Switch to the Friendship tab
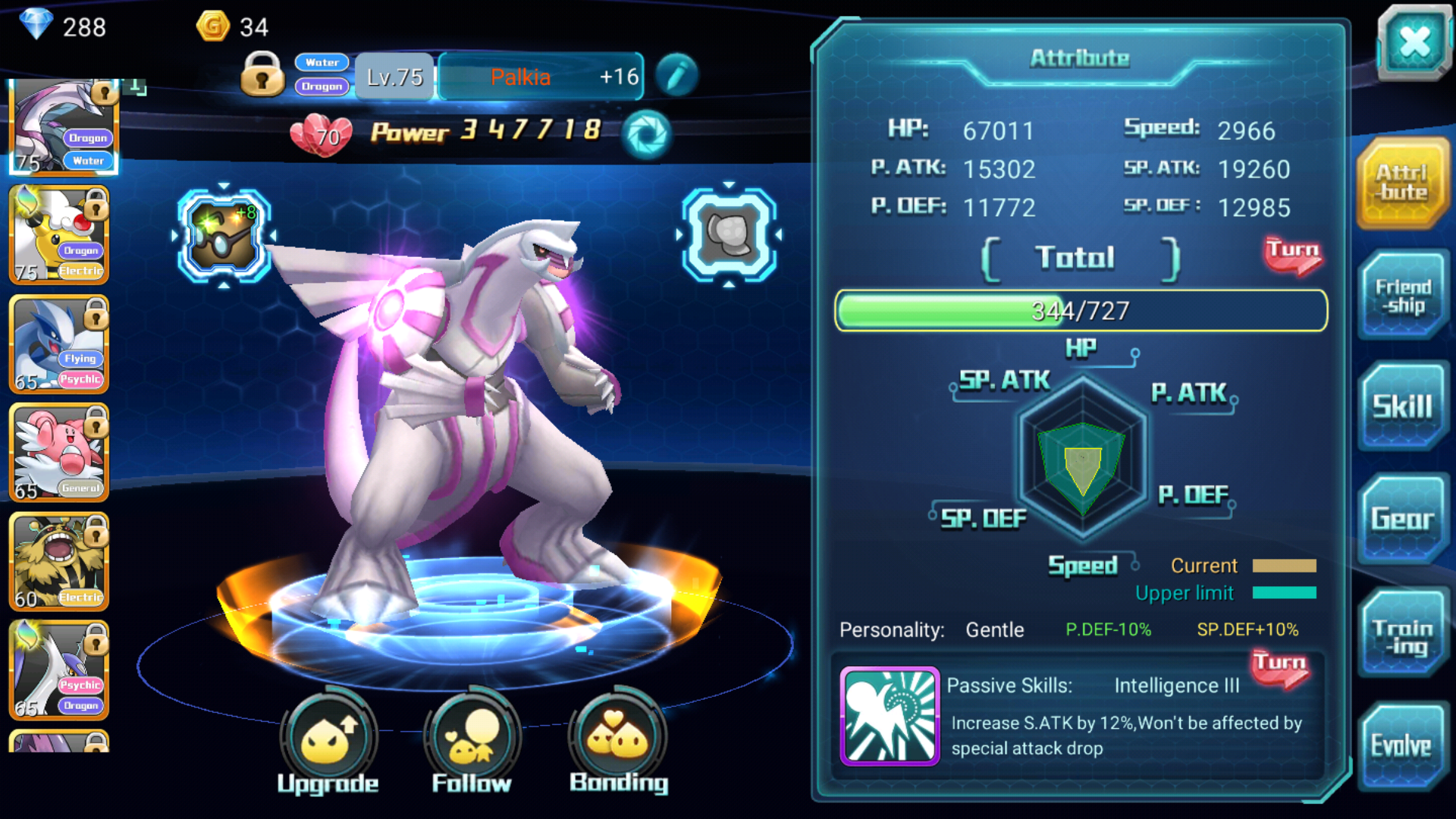Screen dimensions: 1456x819 [x=1404, y=297]
